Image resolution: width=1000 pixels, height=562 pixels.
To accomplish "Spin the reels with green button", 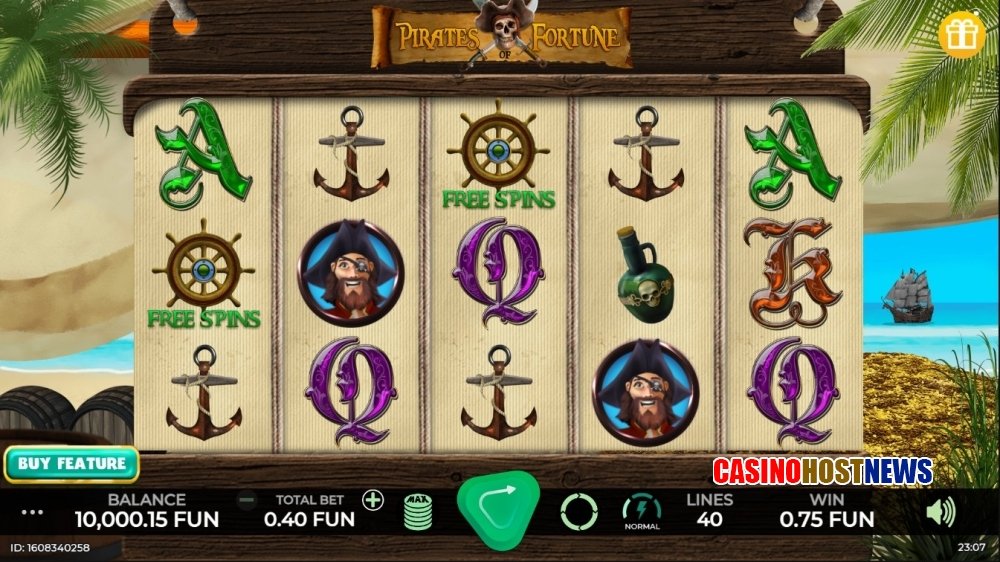I will [497, 509].
